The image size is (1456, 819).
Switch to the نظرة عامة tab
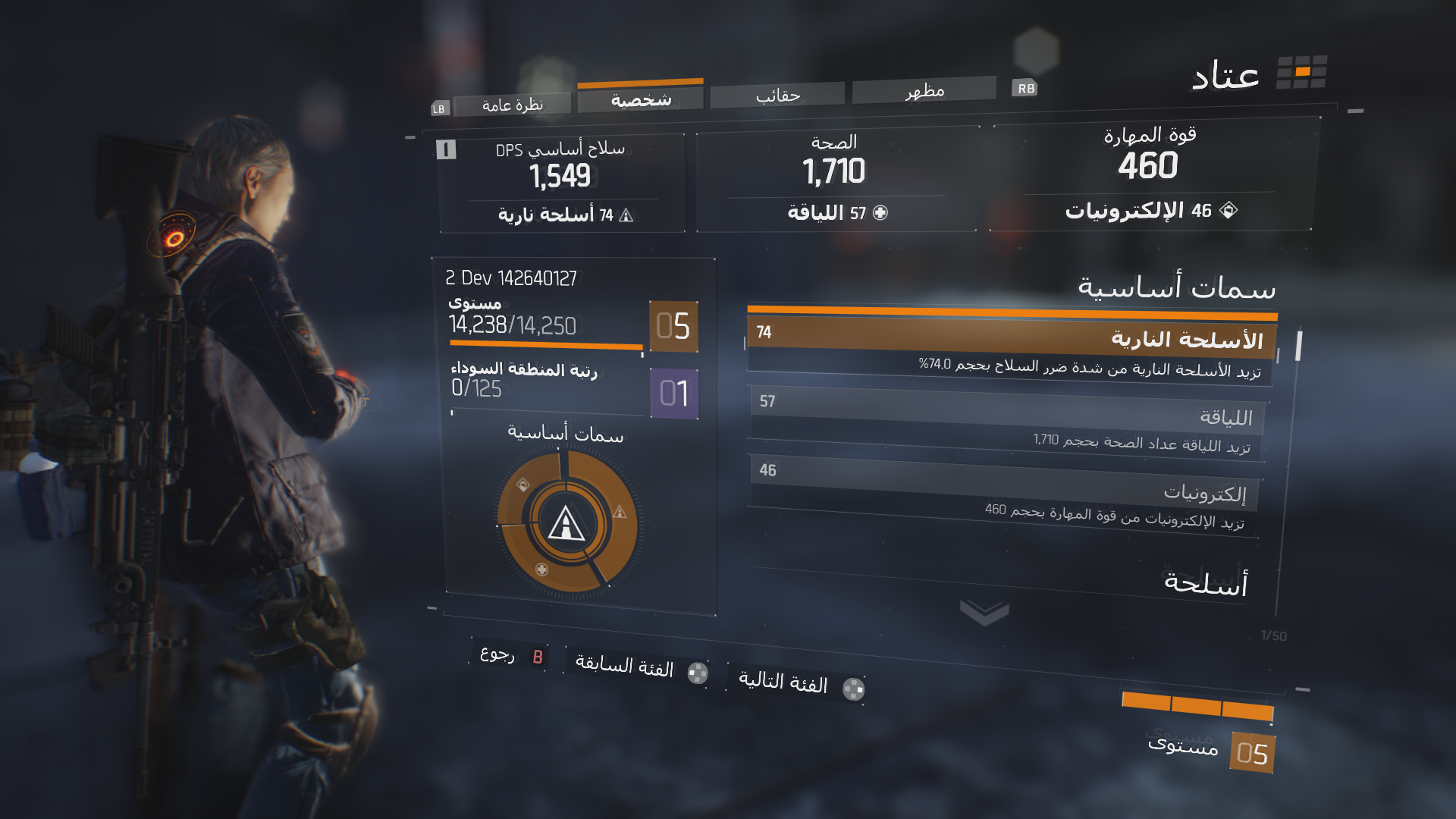click(512, 105)
